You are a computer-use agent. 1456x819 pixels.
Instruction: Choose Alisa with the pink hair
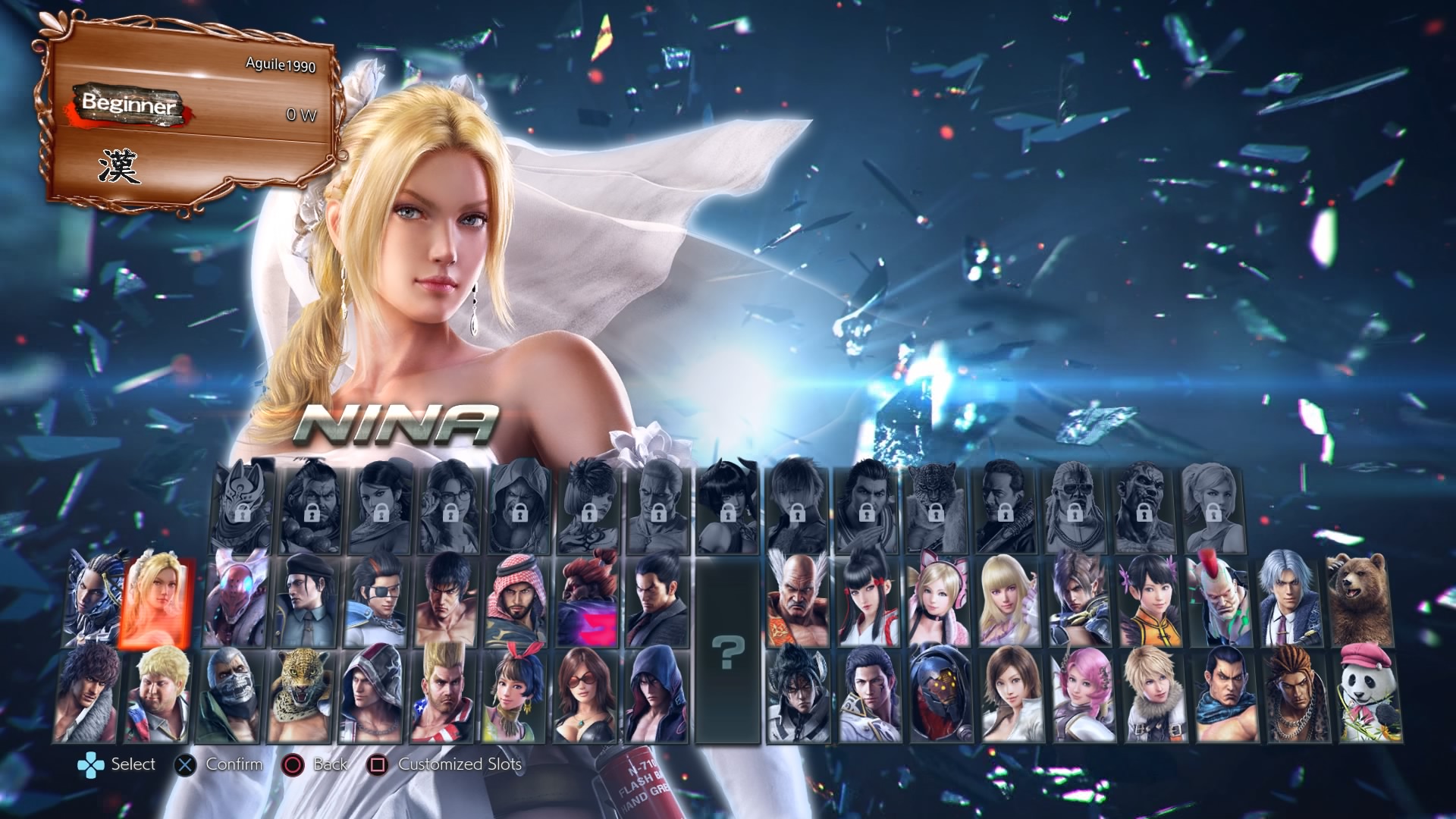coord(1084,695)
